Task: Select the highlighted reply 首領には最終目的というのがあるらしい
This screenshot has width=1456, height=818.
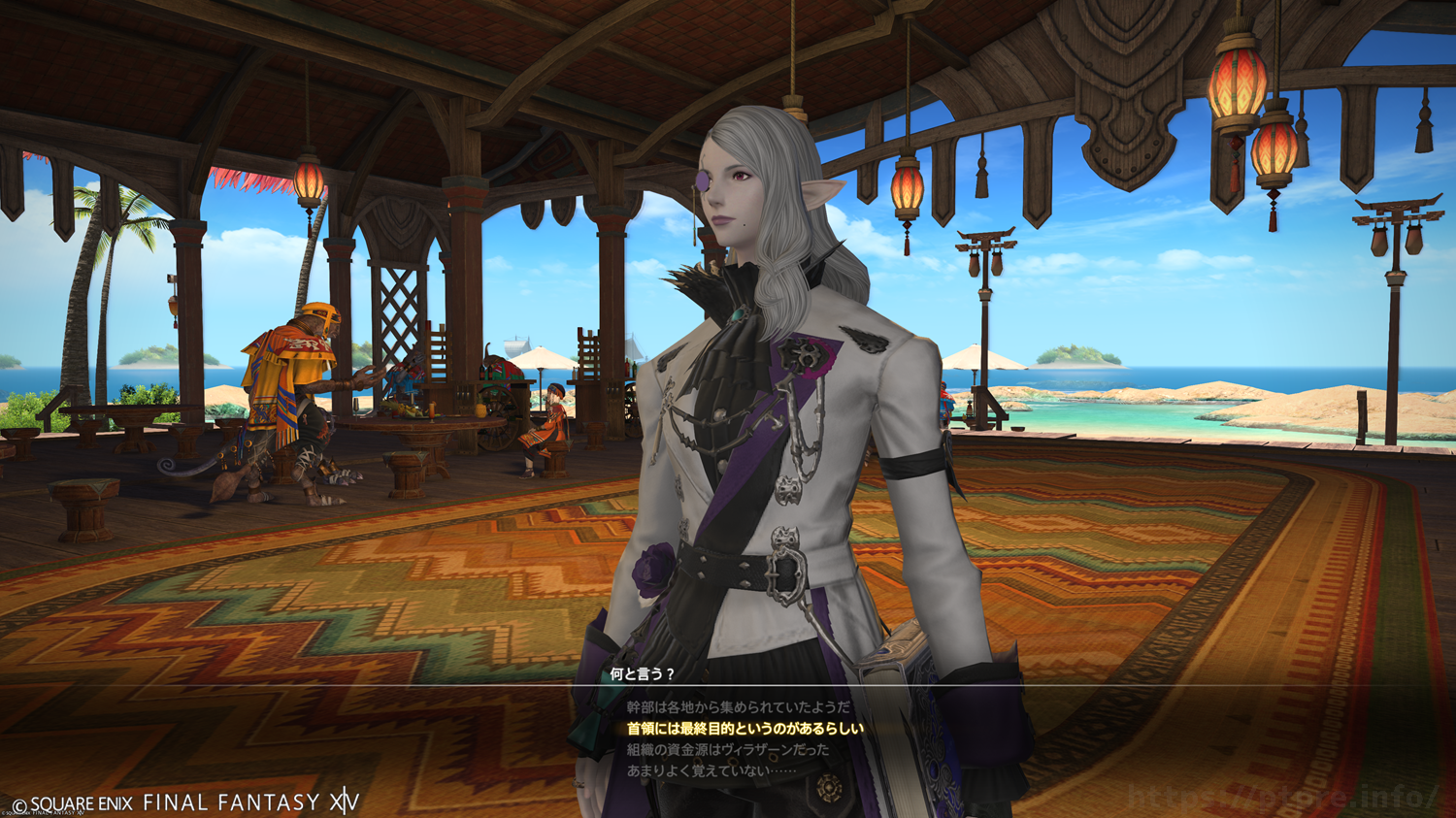Action: pos(745,729)
